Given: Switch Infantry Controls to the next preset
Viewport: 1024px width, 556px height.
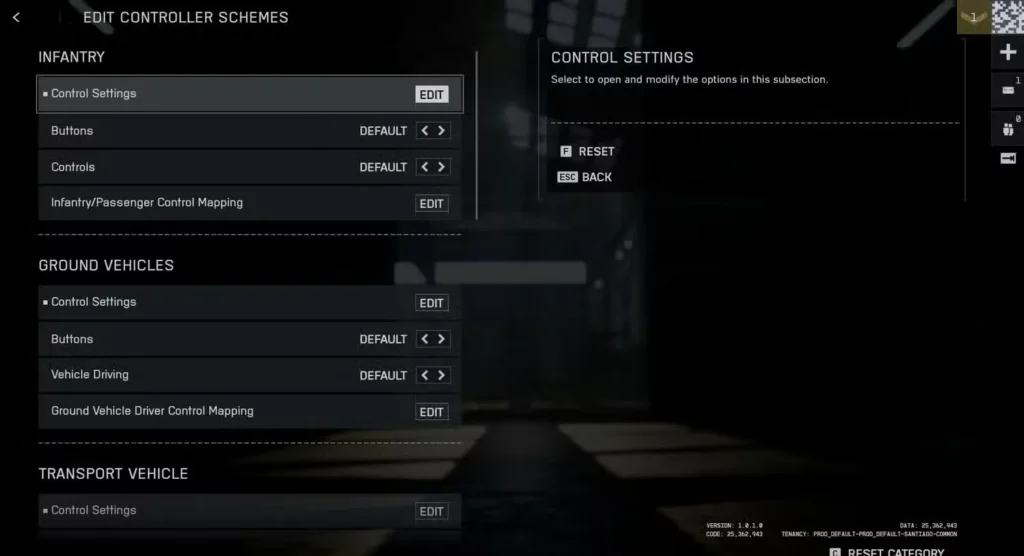Looking at the screenshot, I should pos(441,167).
